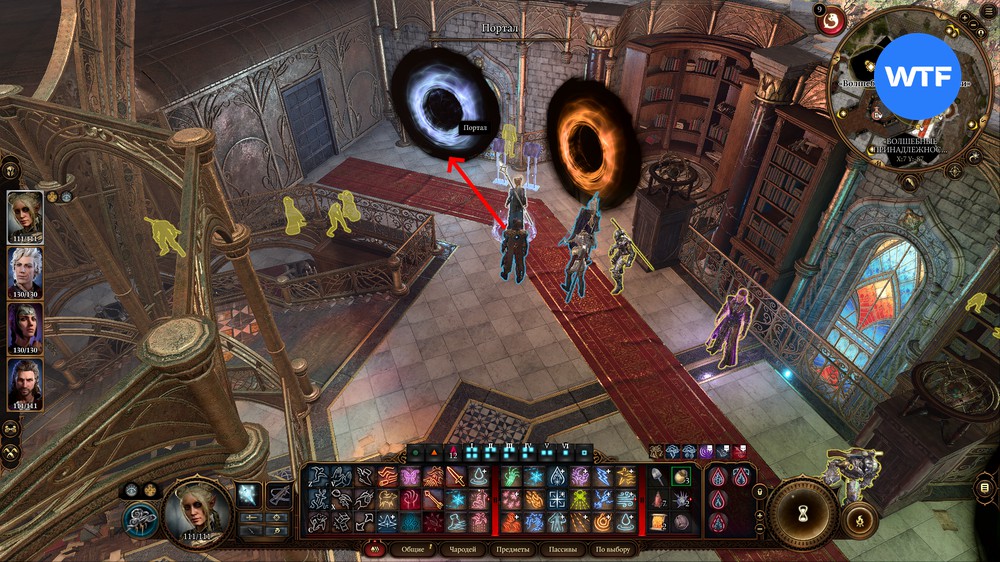
Task: Click the blonde character's top party portrait
Action: click(x=25, y=214)
